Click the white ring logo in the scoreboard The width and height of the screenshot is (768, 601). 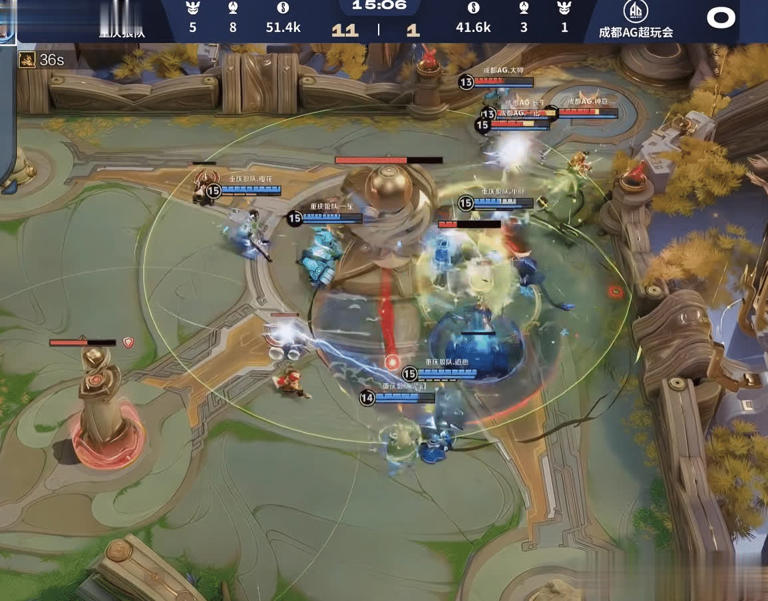pos(721,17)
